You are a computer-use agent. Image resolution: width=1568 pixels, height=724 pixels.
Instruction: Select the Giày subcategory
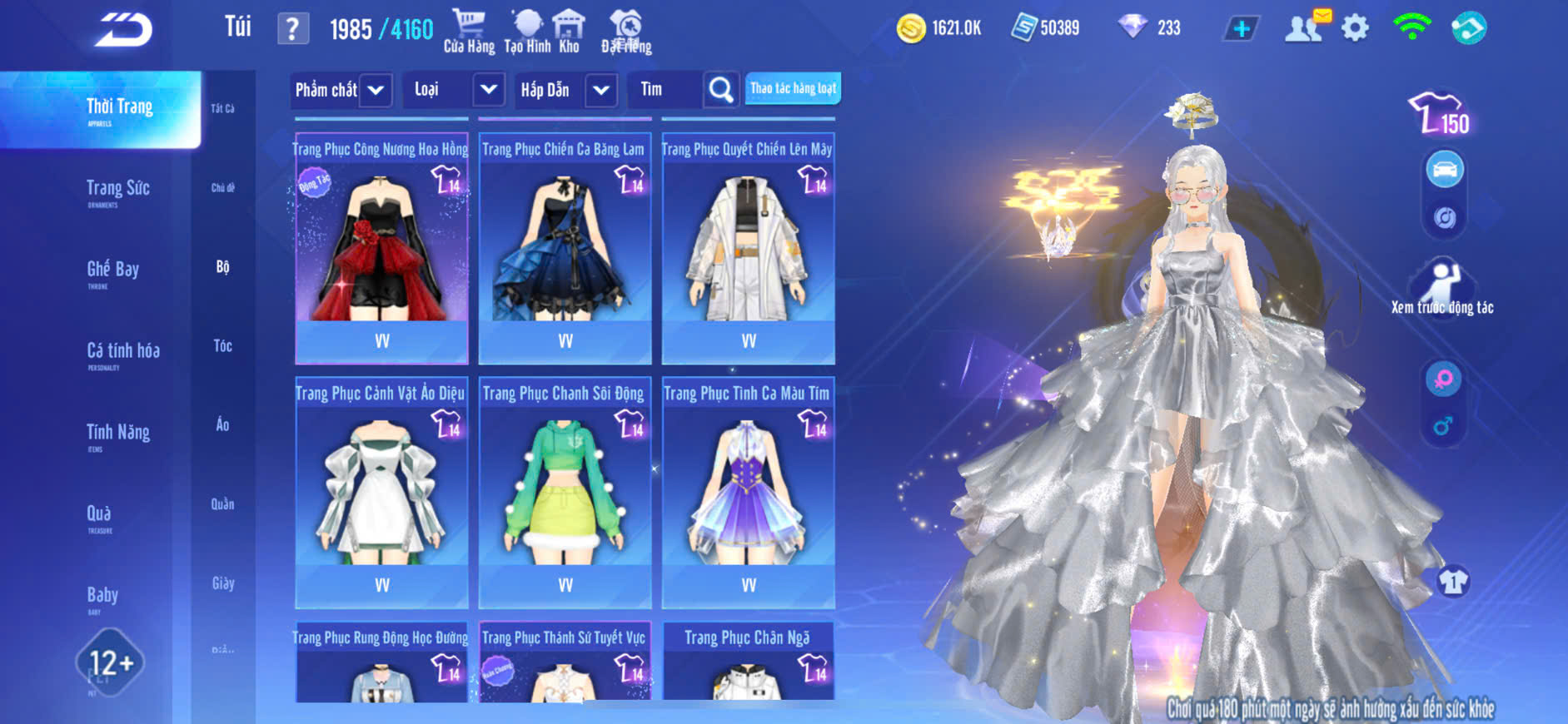point(222,583)
